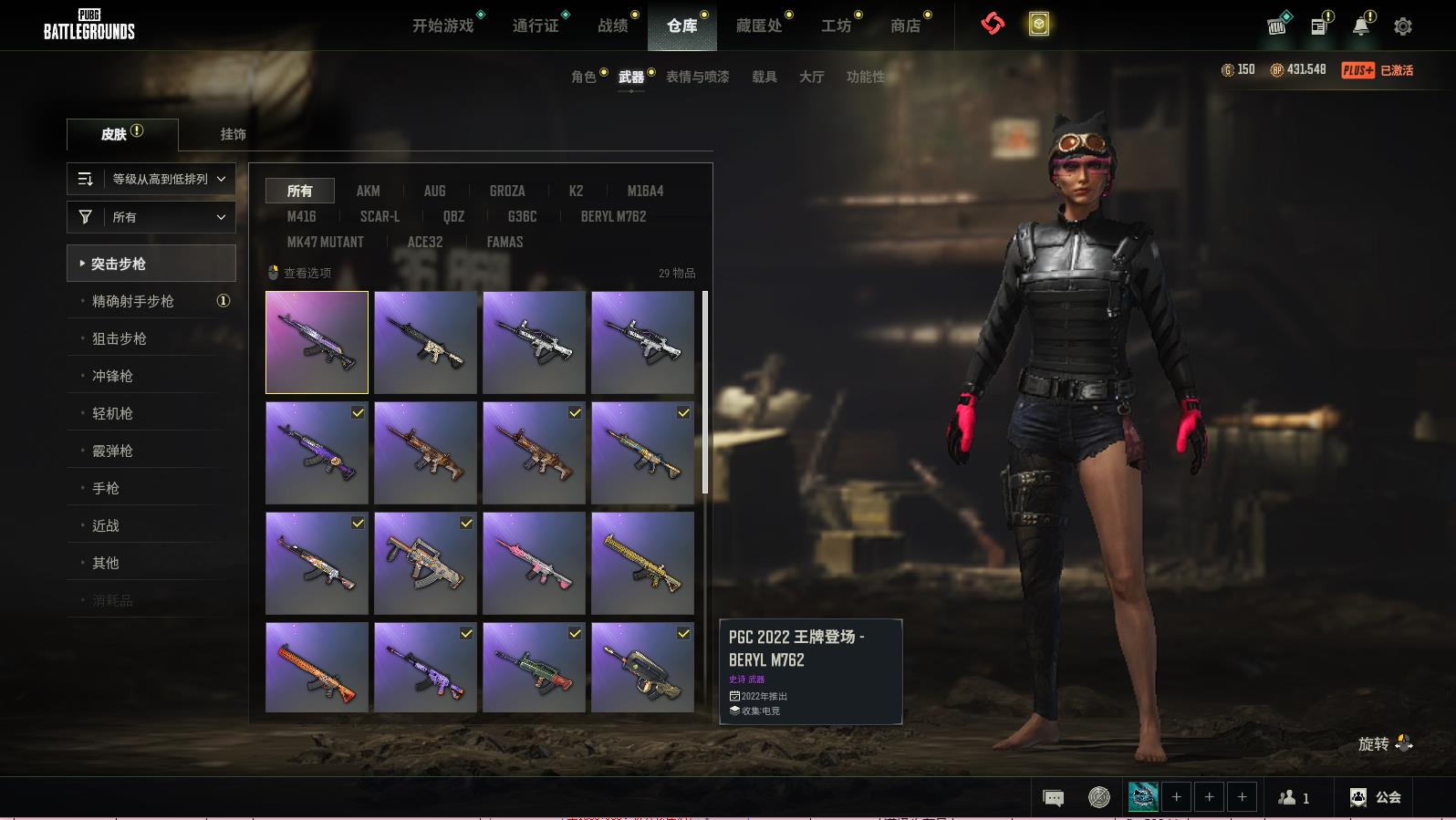Filter skins by FAMAS
The height and width of the screenshot is (820, 1456).
click(x=504, y=242)
